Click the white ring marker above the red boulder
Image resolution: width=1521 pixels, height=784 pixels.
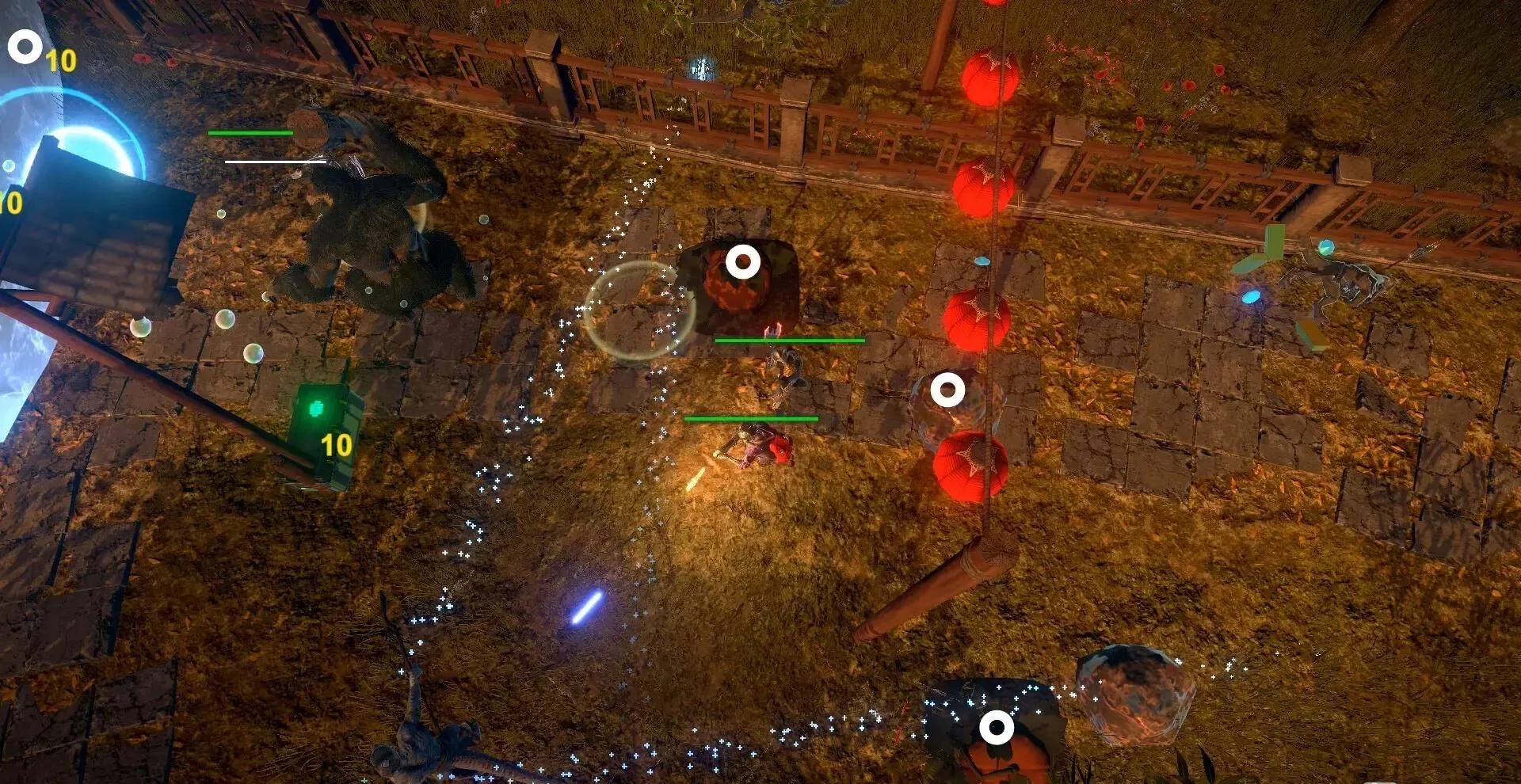[742, 261]
